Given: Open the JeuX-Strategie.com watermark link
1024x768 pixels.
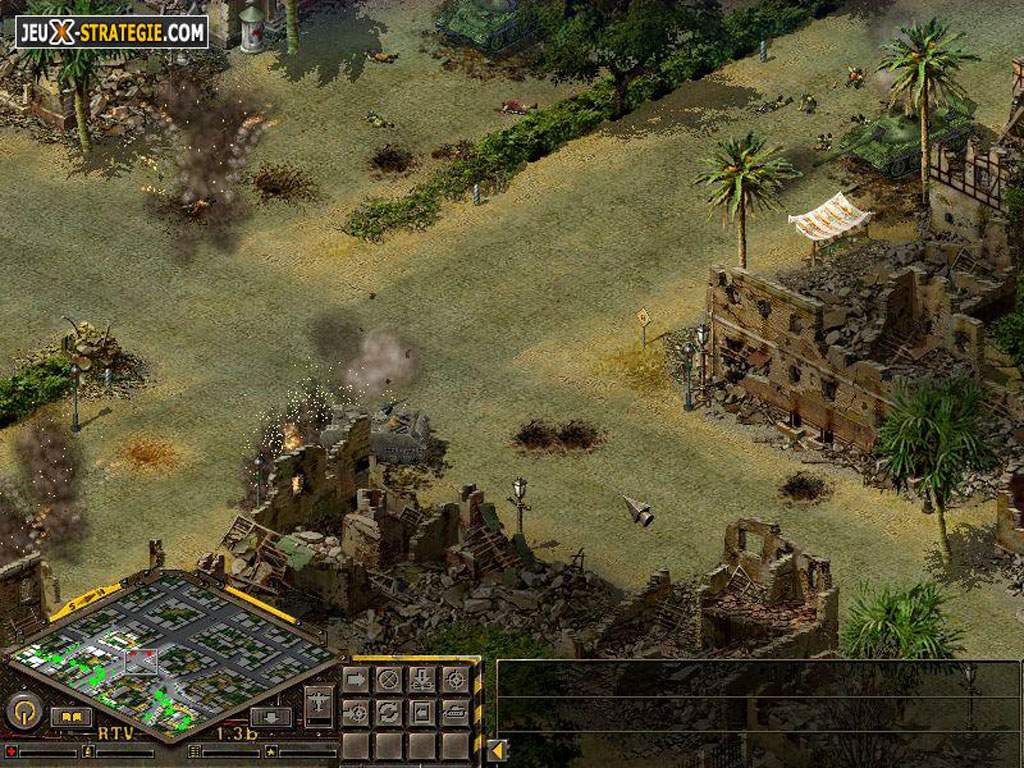Looking at the screenshot, I should pos(111,32).
